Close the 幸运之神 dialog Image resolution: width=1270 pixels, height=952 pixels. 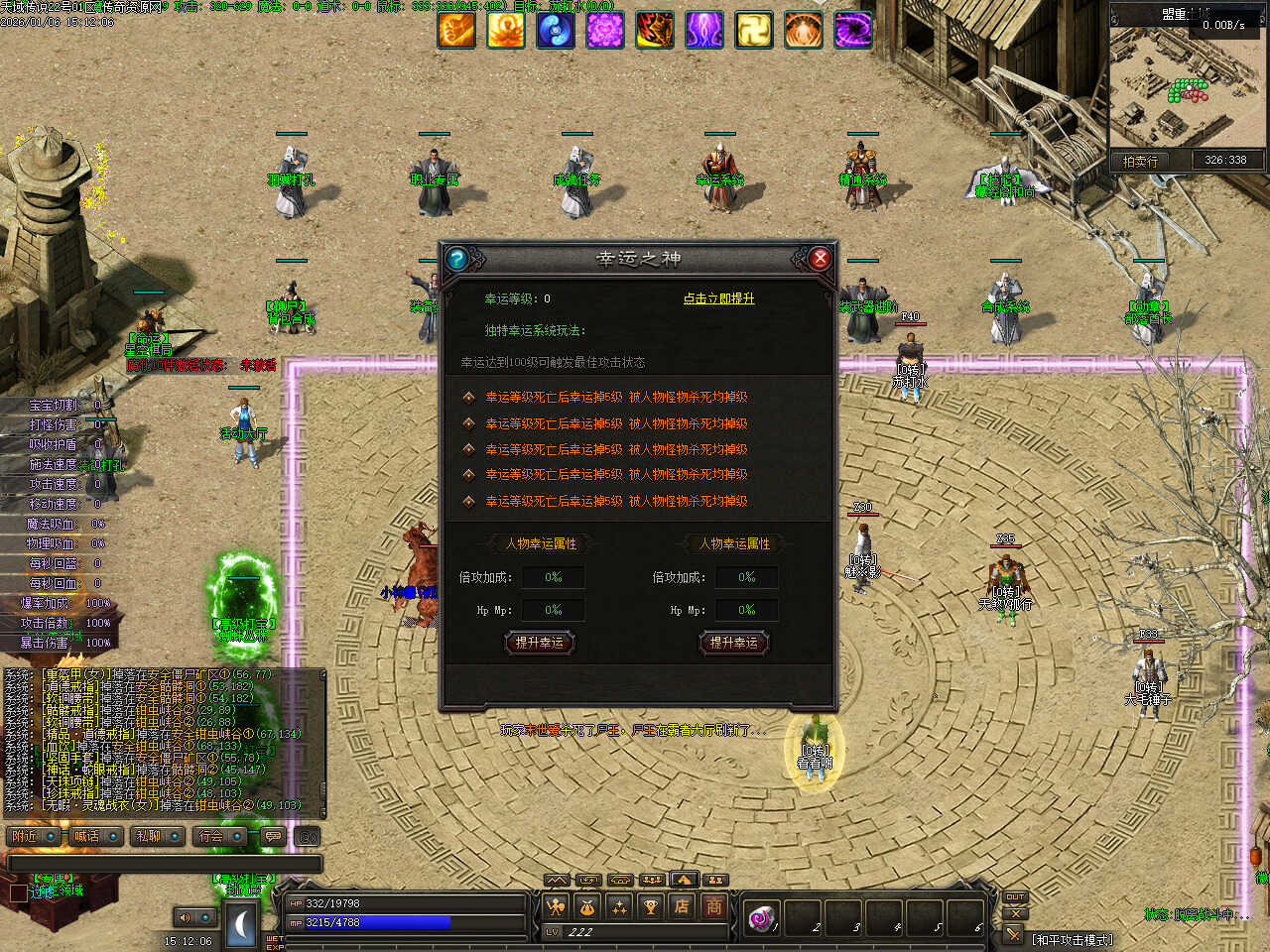820,259
